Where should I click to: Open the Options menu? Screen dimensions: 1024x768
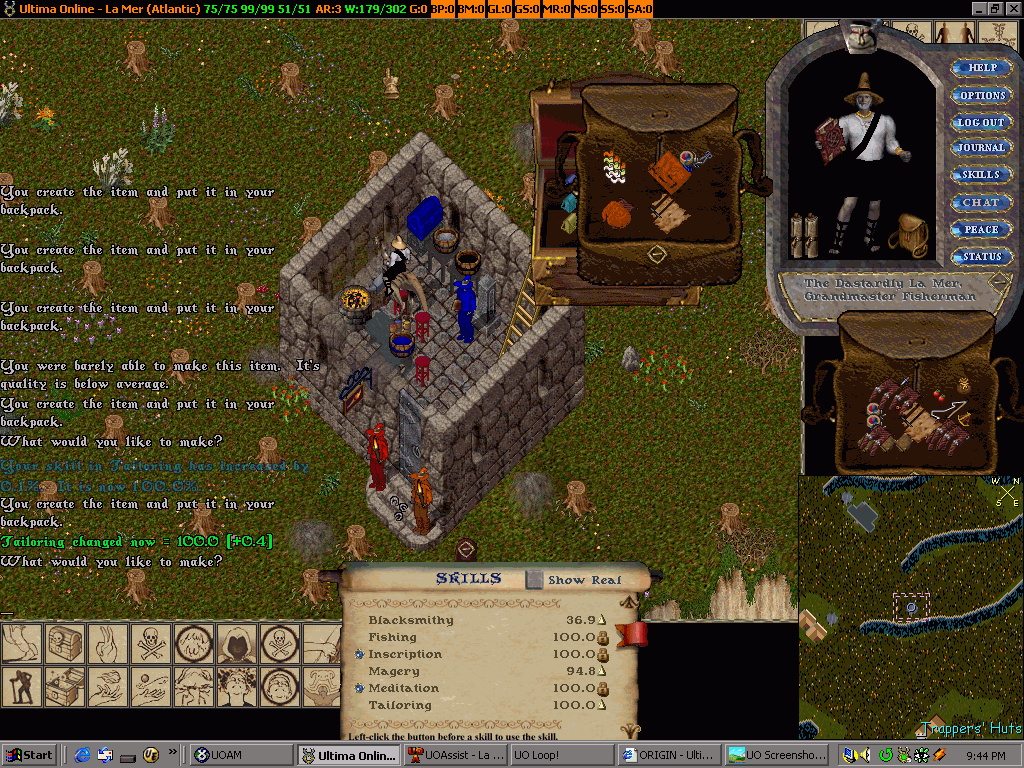[x=982, y=95]
